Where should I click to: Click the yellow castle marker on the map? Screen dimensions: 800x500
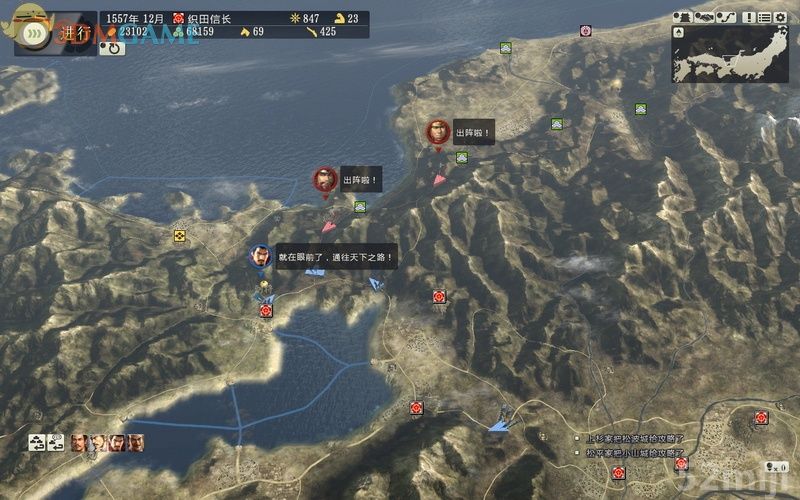pyautogui.click(x=179, y=236)
